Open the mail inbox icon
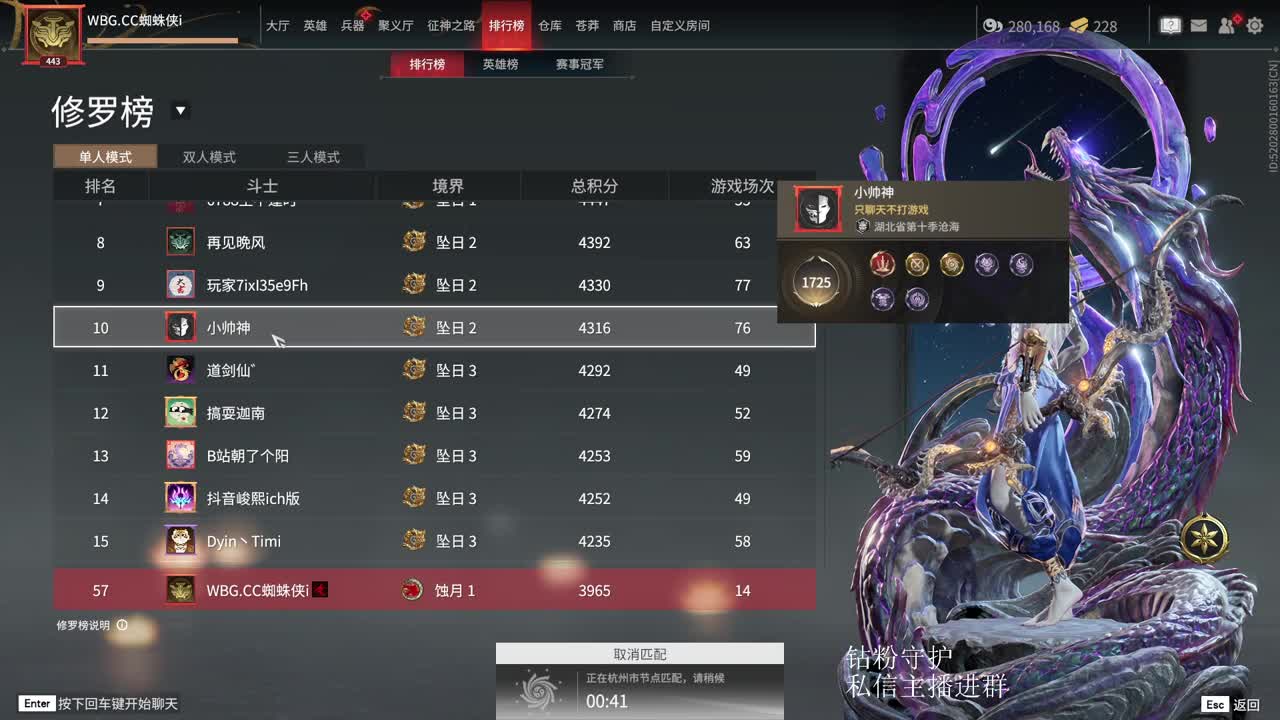Screen dimensions: 1280x720 (x=1198, y=26)
